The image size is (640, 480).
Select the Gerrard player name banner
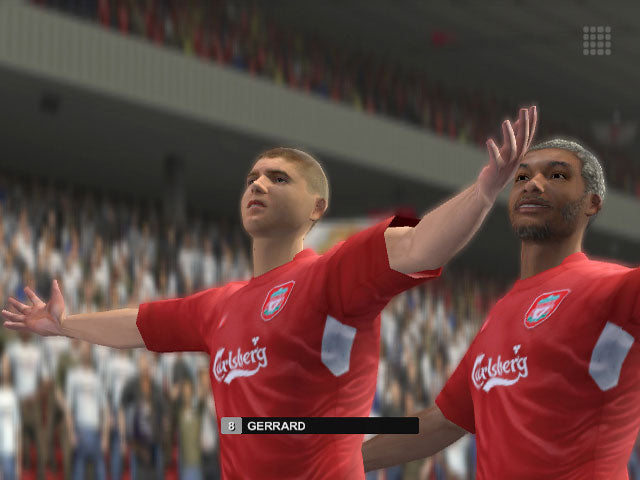point(320,425)
